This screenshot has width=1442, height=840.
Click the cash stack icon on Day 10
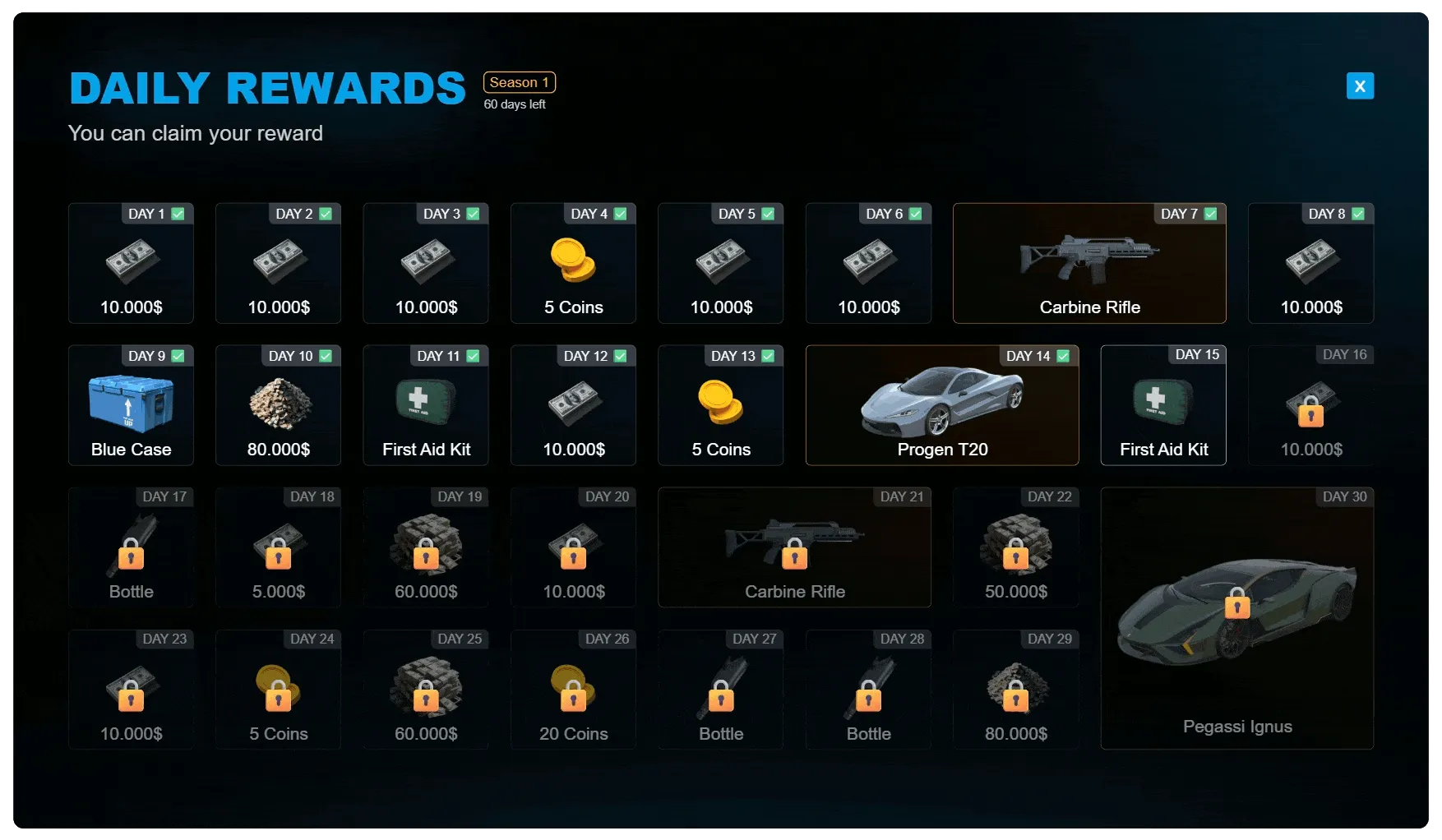tap(278, 403)
